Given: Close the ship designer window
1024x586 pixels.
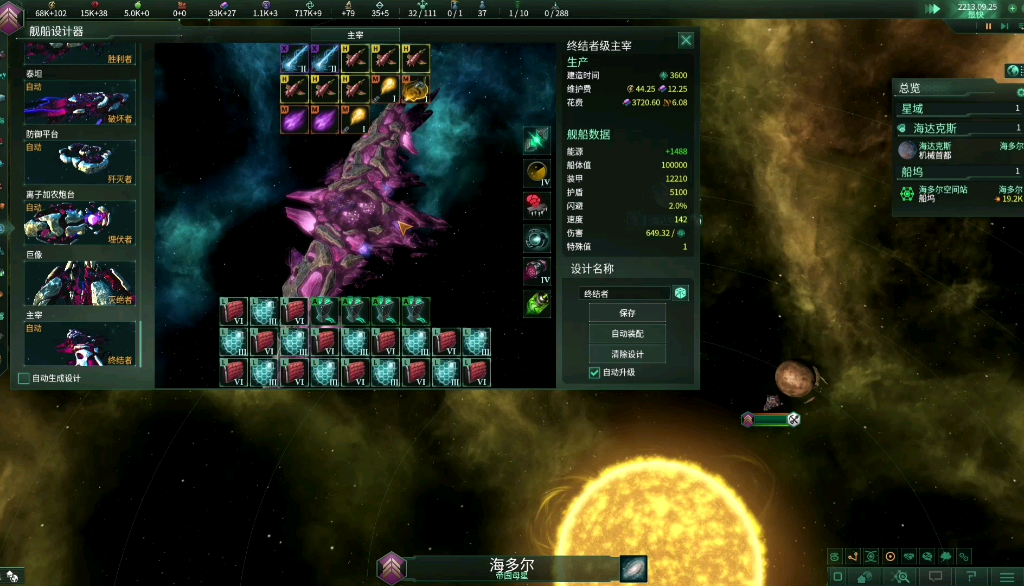Looking at the screenshot, I should pos(686,40).
